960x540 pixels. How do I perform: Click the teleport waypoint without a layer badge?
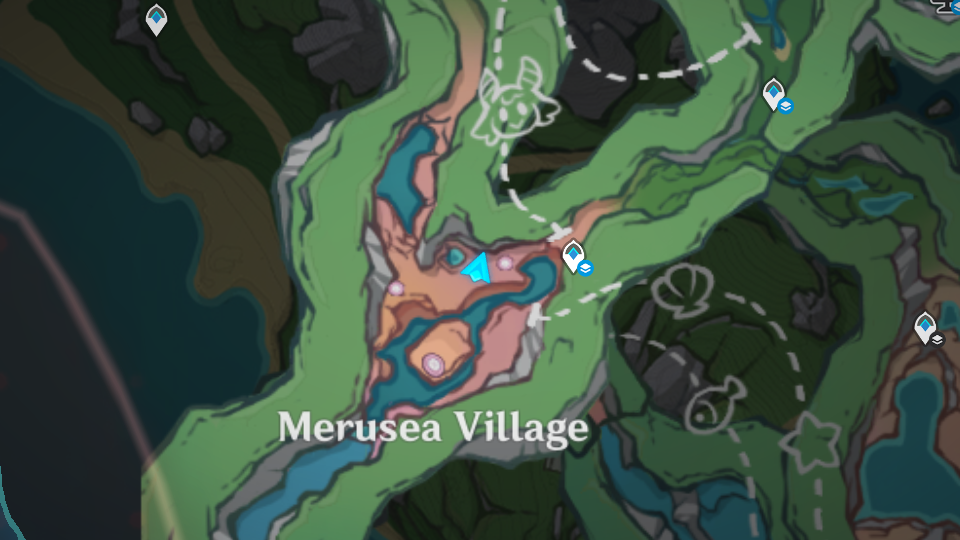(x=156, y=19)
